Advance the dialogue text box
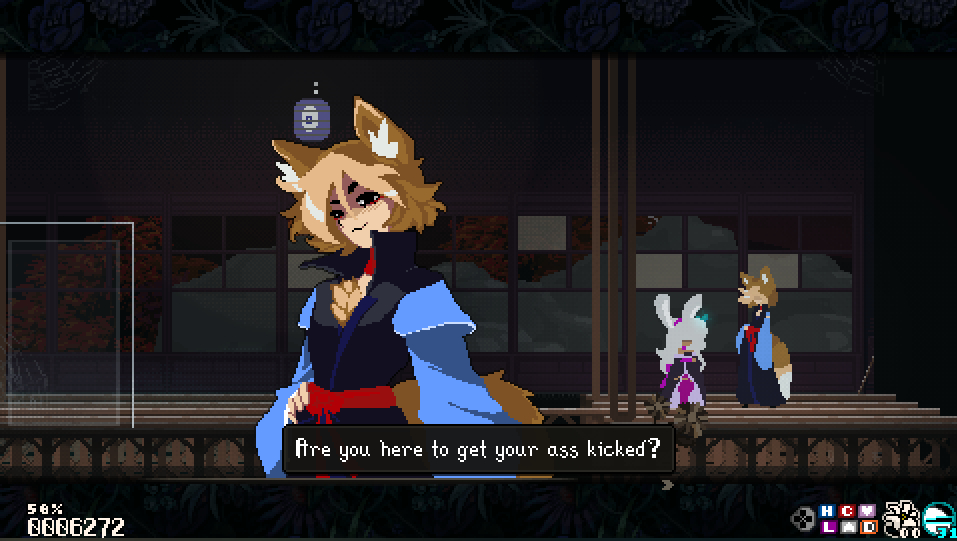Screen dimensions: 957x541 [x=479, y=450]
